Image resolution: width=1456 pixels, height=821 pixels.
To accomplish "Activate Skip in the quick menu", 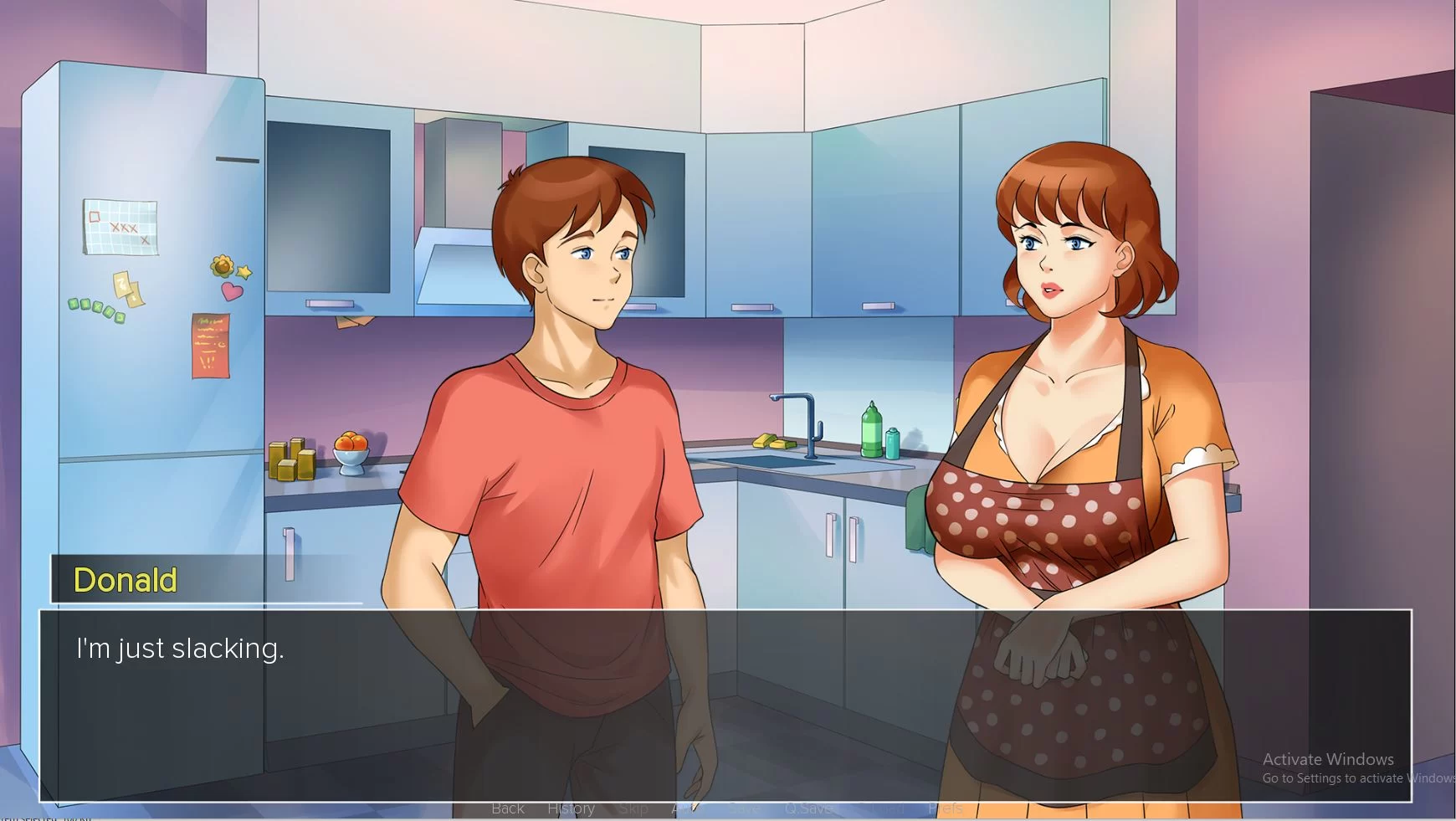I will click(x=633, y=808).
